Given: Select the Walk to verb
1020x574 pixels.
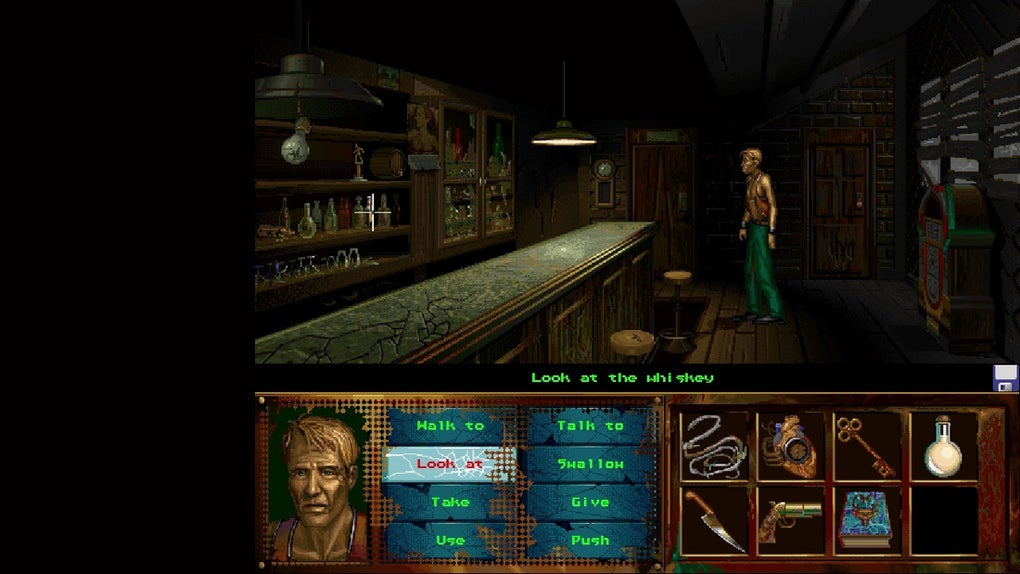Looking at the screenshot, I should click(450, 426).
